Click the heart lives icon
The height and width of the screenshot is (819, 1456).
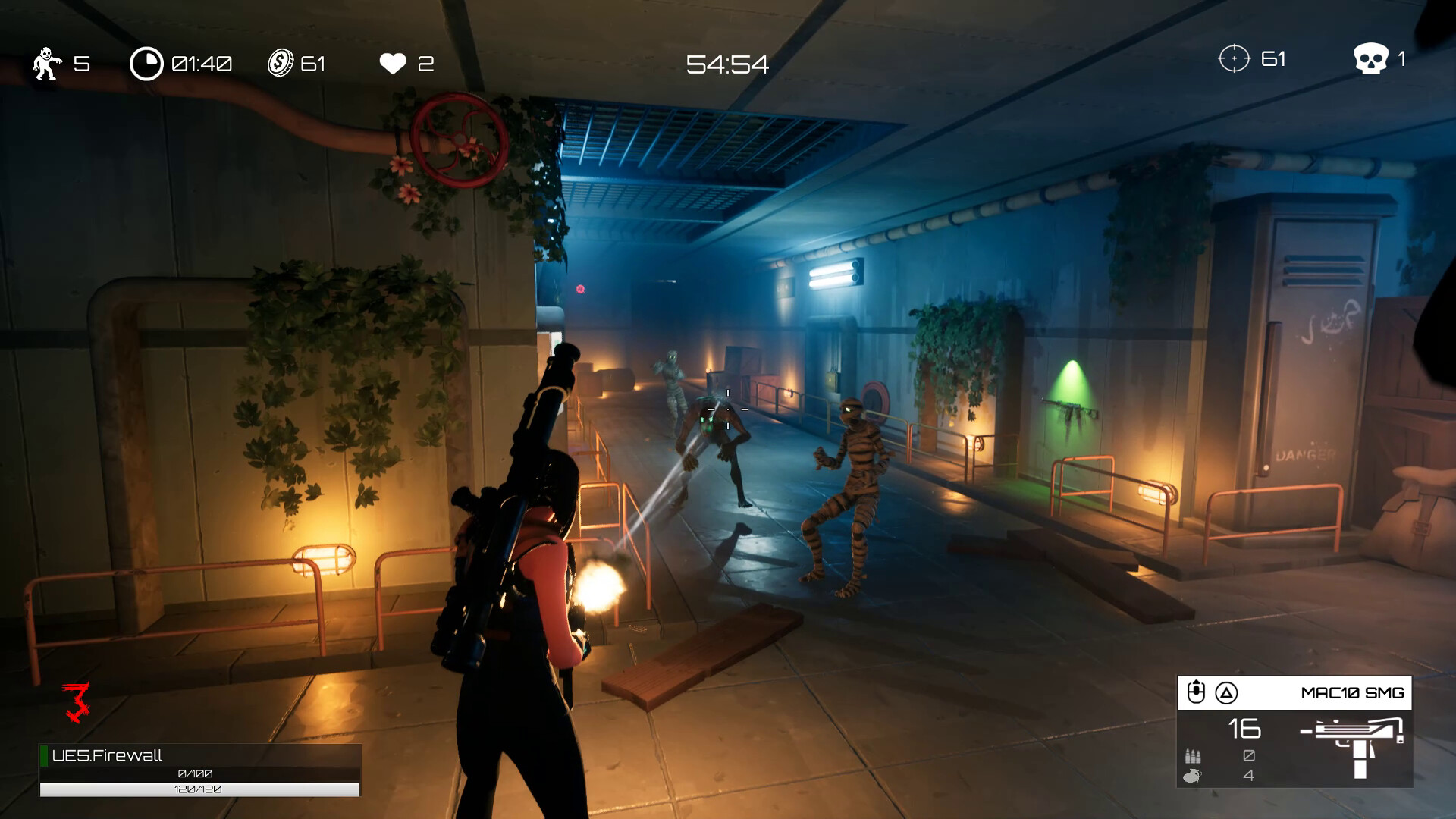(391, 64)
